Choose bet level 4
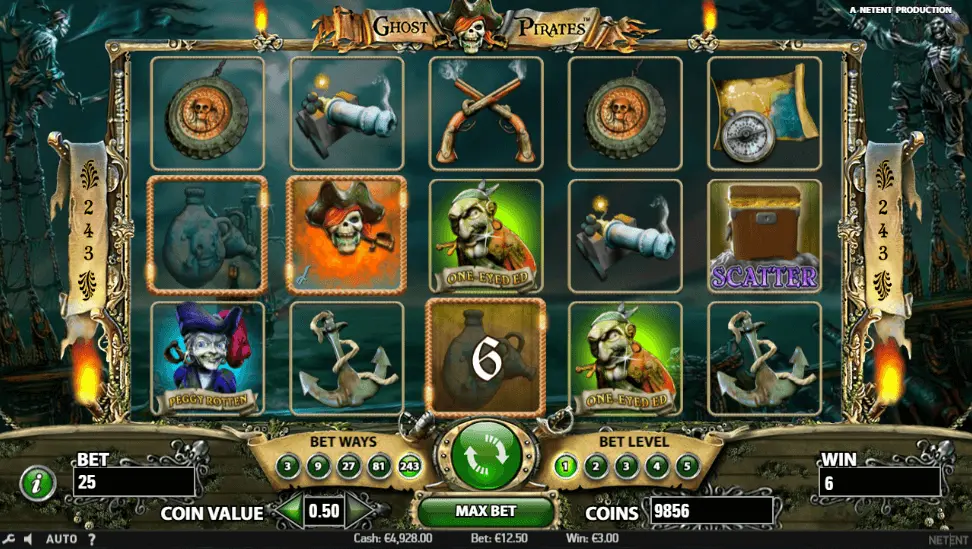The image size is (972, 549). pos(655,466)
